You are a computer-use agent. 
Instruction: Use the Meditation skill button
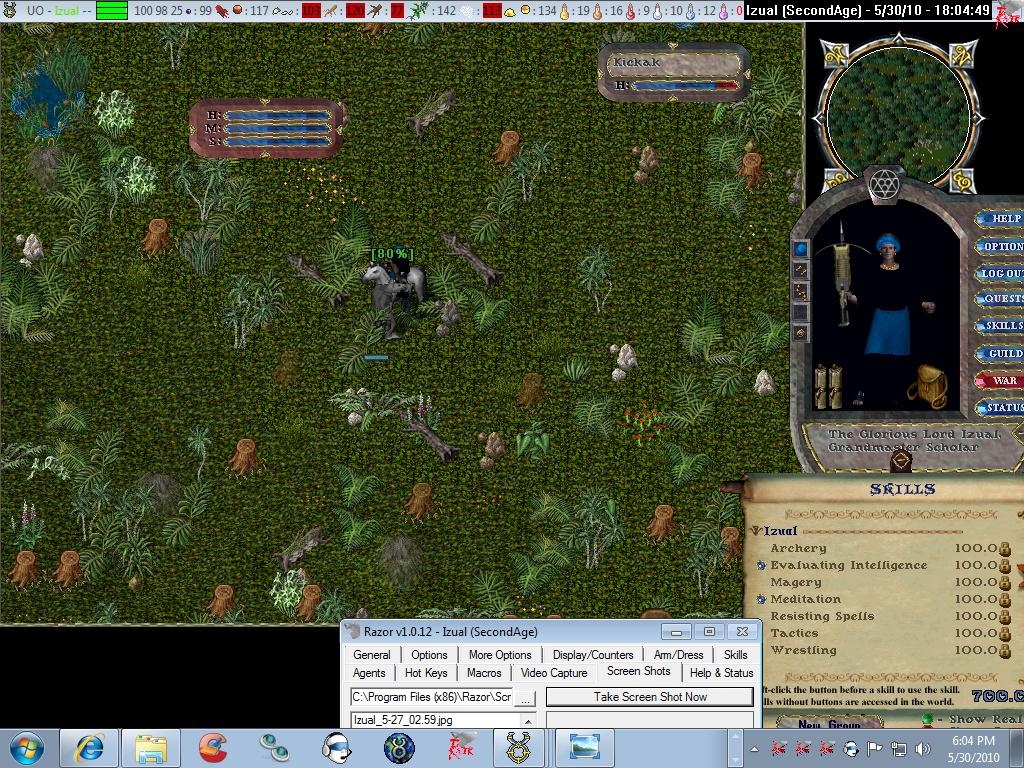point(762,600)
